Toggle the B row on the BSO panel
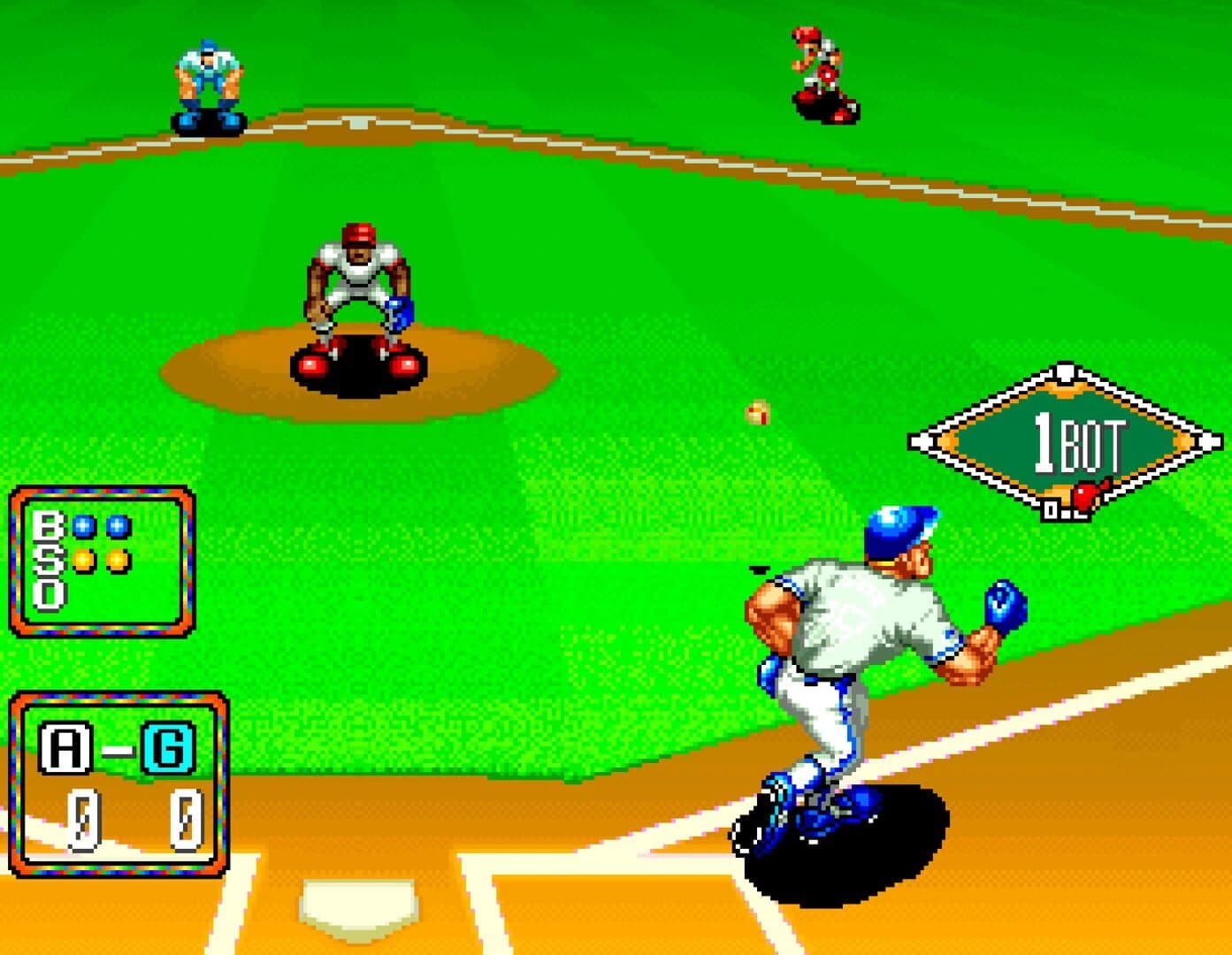Viewport: 1232px width, 955px height. 47,525
